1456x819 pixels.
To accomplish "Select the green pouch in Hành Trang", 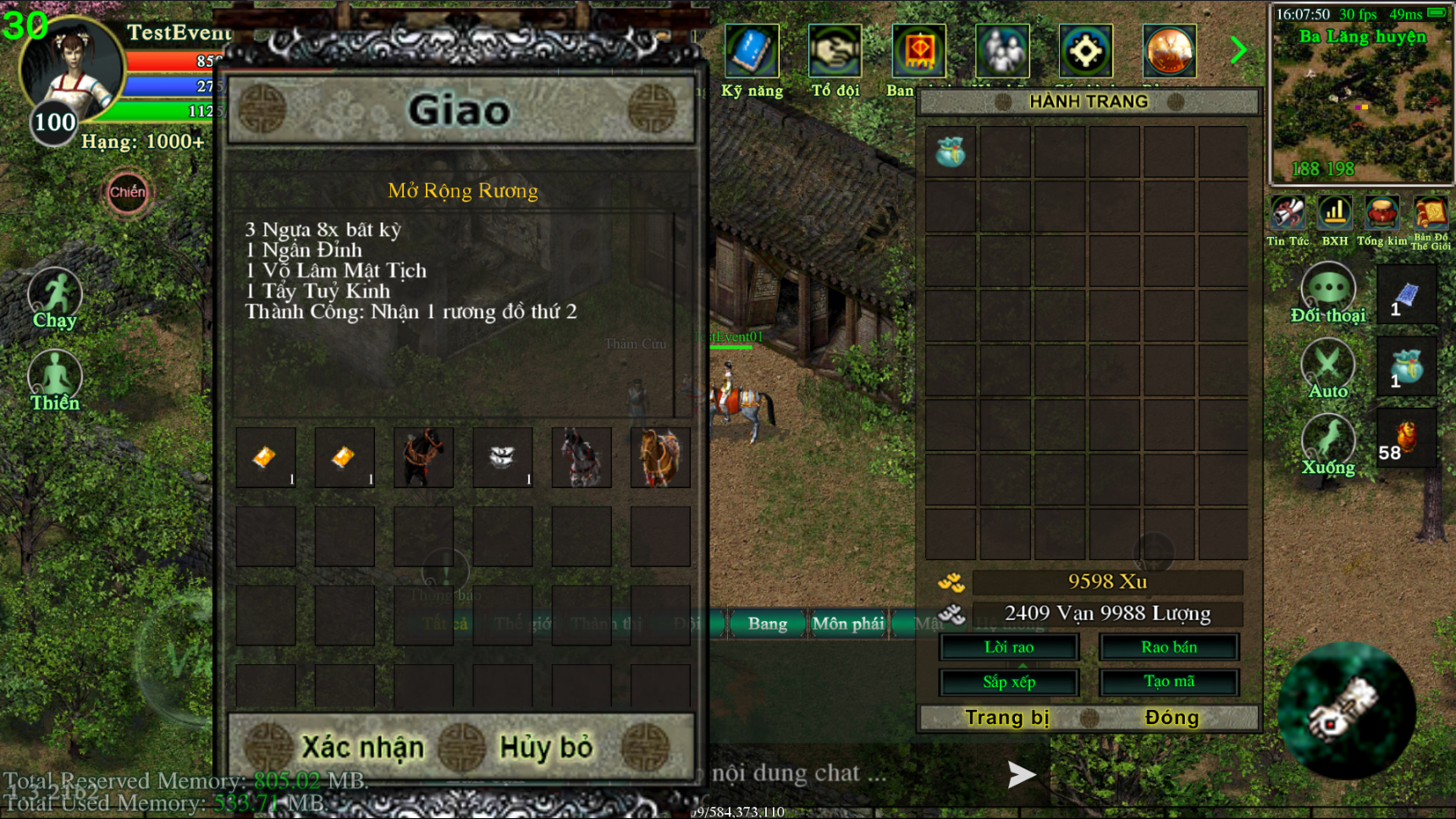I will click(951, 152).
